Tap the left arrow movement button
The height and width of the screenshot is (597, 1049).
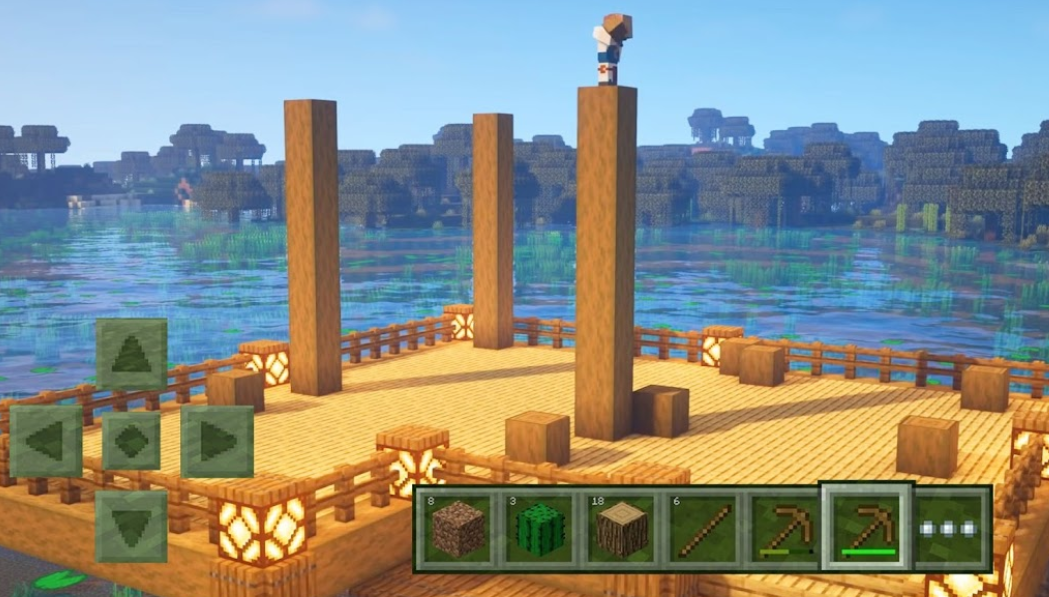(x=46, y=441)
